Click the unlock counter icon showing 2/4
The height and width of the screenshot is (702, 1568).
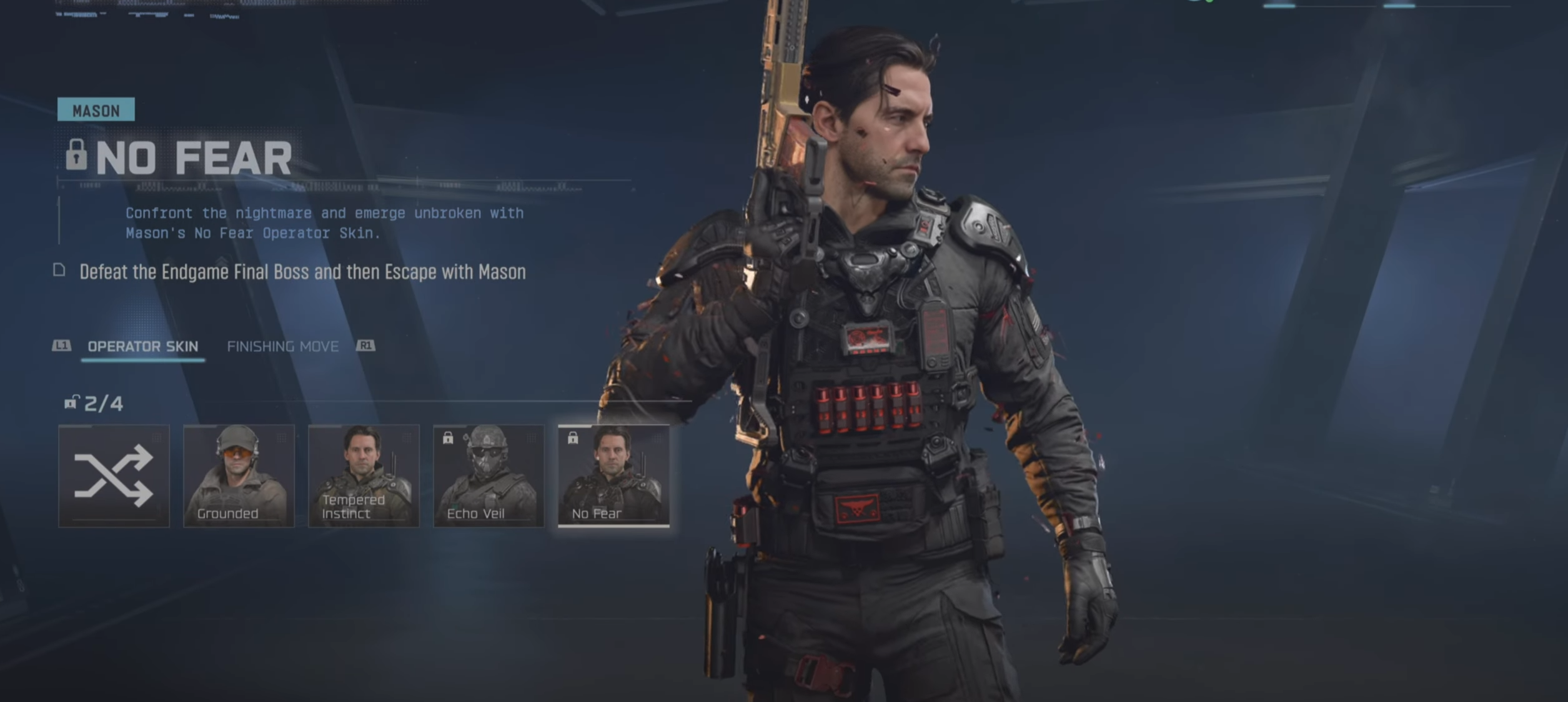click(x=72, y=403)
